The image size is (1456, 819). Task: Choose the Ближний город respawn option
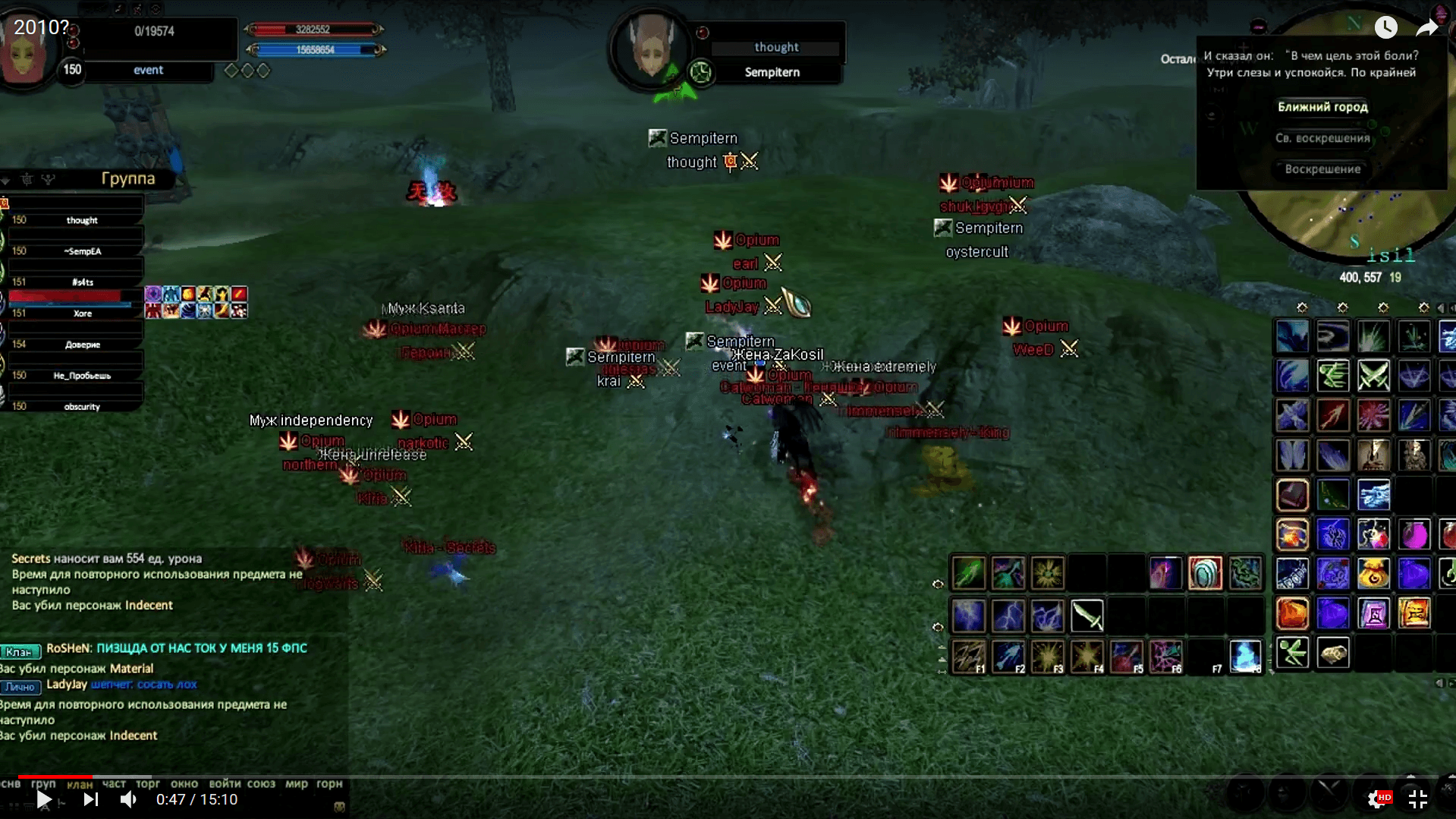1322,107
